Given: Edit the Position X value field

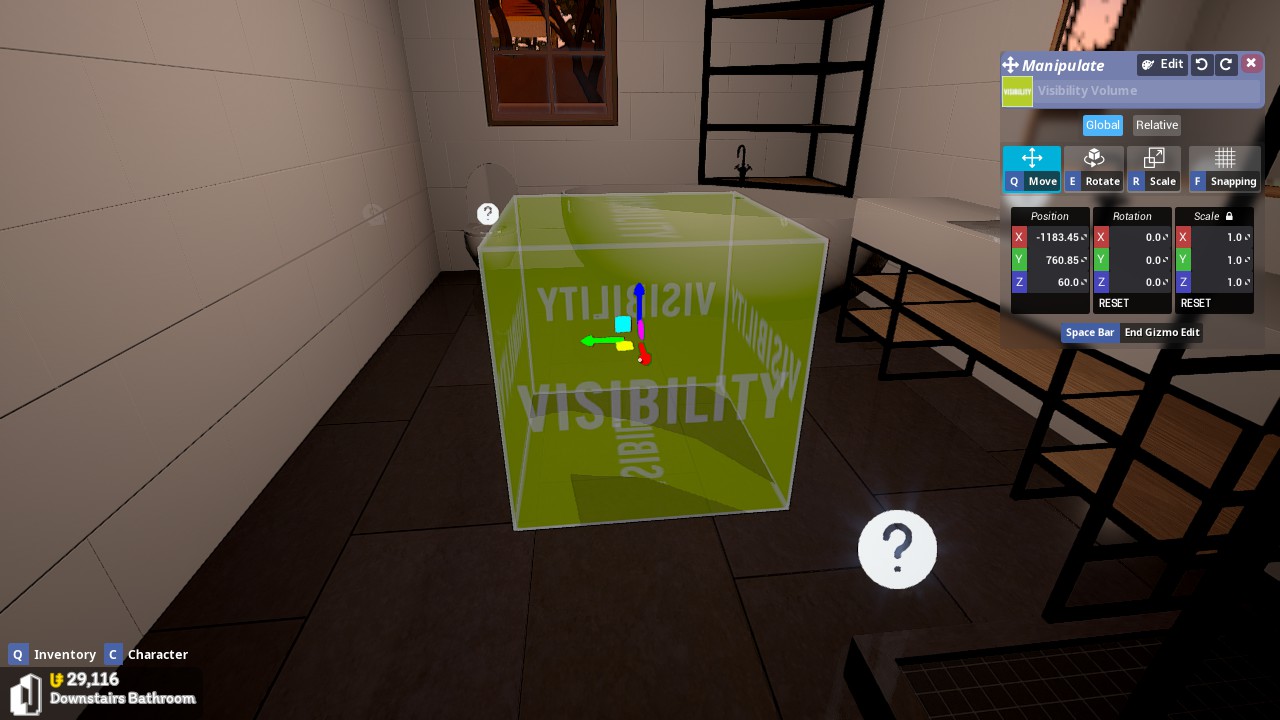Looking at the screenshot, I should click(1057, 237).
